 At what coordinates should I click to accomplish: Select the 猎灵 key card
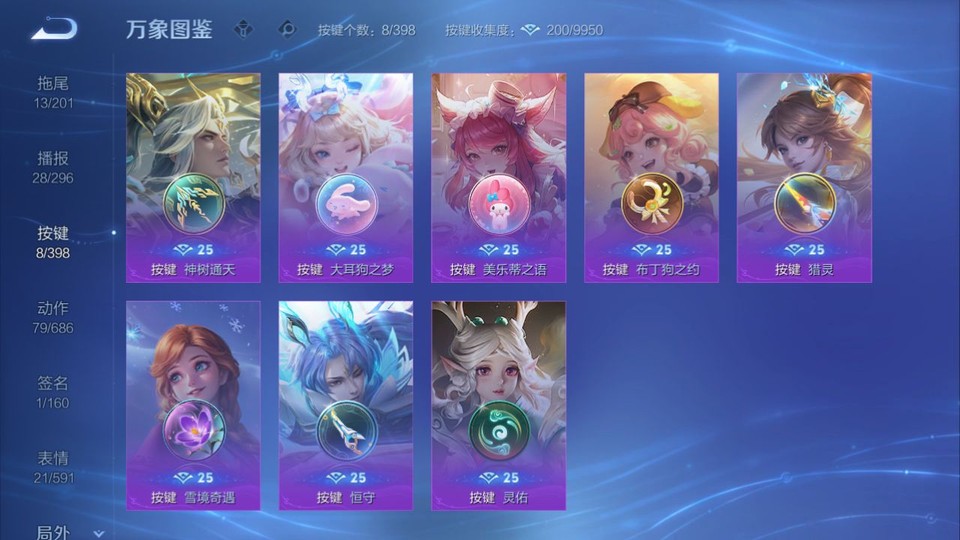tap(804, 178)
